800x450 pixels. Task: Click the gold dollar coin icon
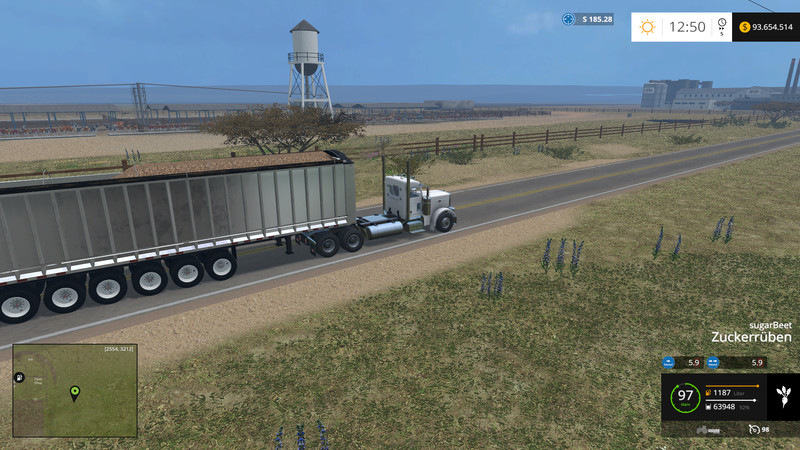pyautogui.click(x=745, y=27)
